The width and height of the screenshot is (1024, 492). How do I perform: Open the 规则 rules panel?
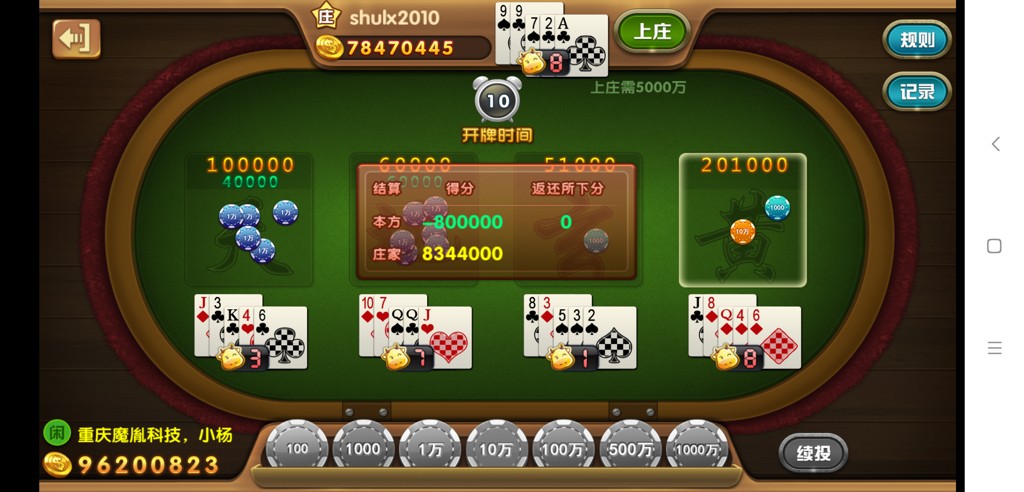point(916,40)
